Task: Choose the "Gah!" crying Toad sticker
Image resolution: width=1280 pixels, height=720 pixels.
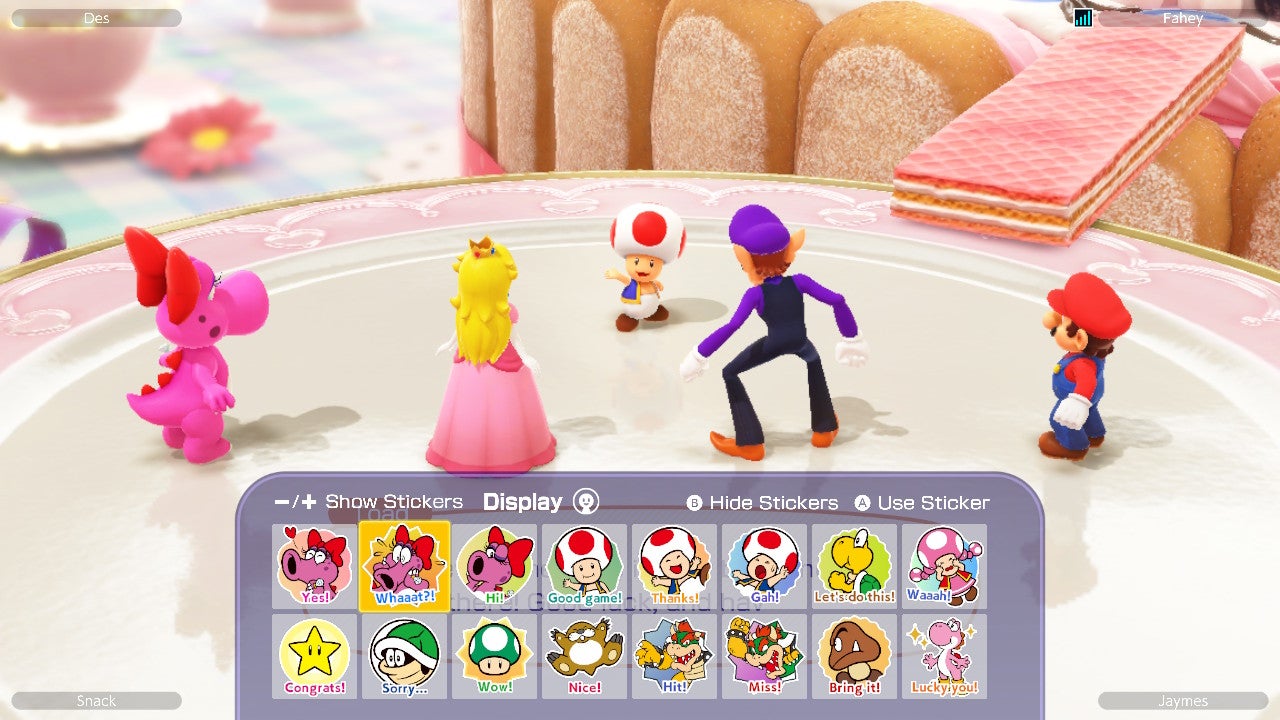Action: pos(764,565)
